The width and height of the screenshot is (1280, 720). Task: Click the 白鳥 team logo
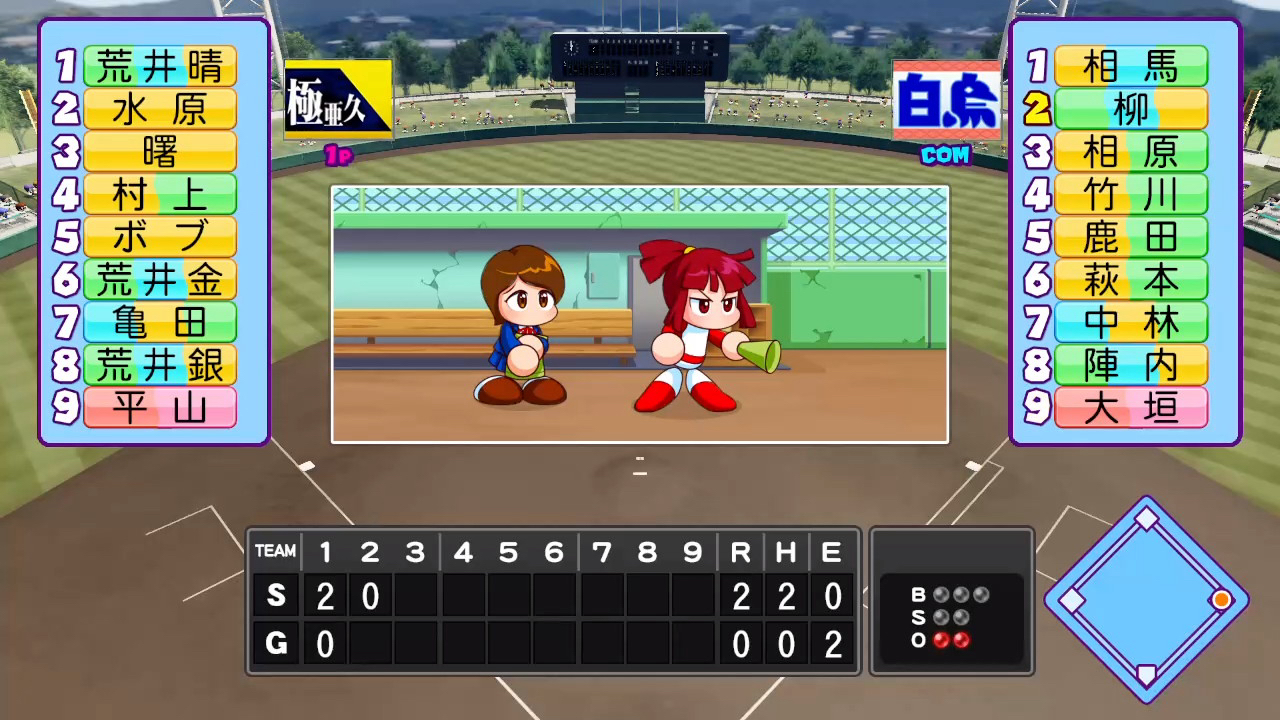point(946,100)
